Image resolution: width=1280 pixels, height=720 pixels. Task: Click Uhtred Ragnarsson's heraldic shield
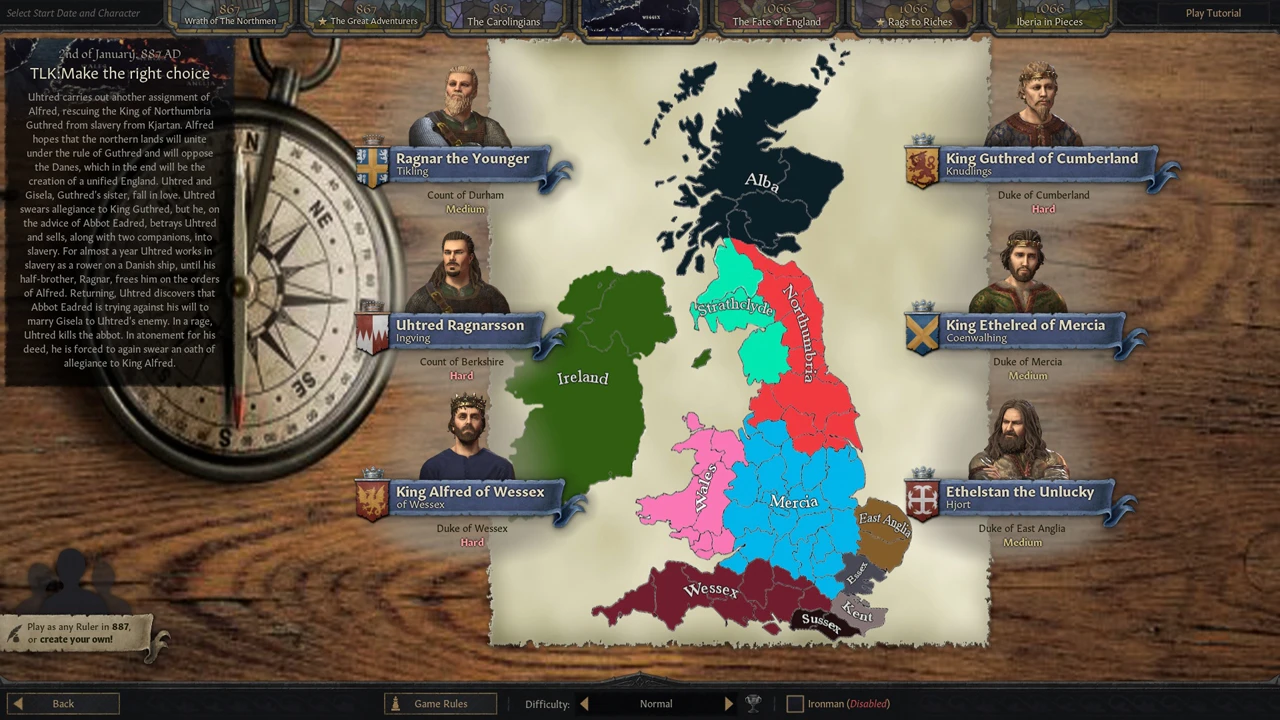click(x=371, y=334)
